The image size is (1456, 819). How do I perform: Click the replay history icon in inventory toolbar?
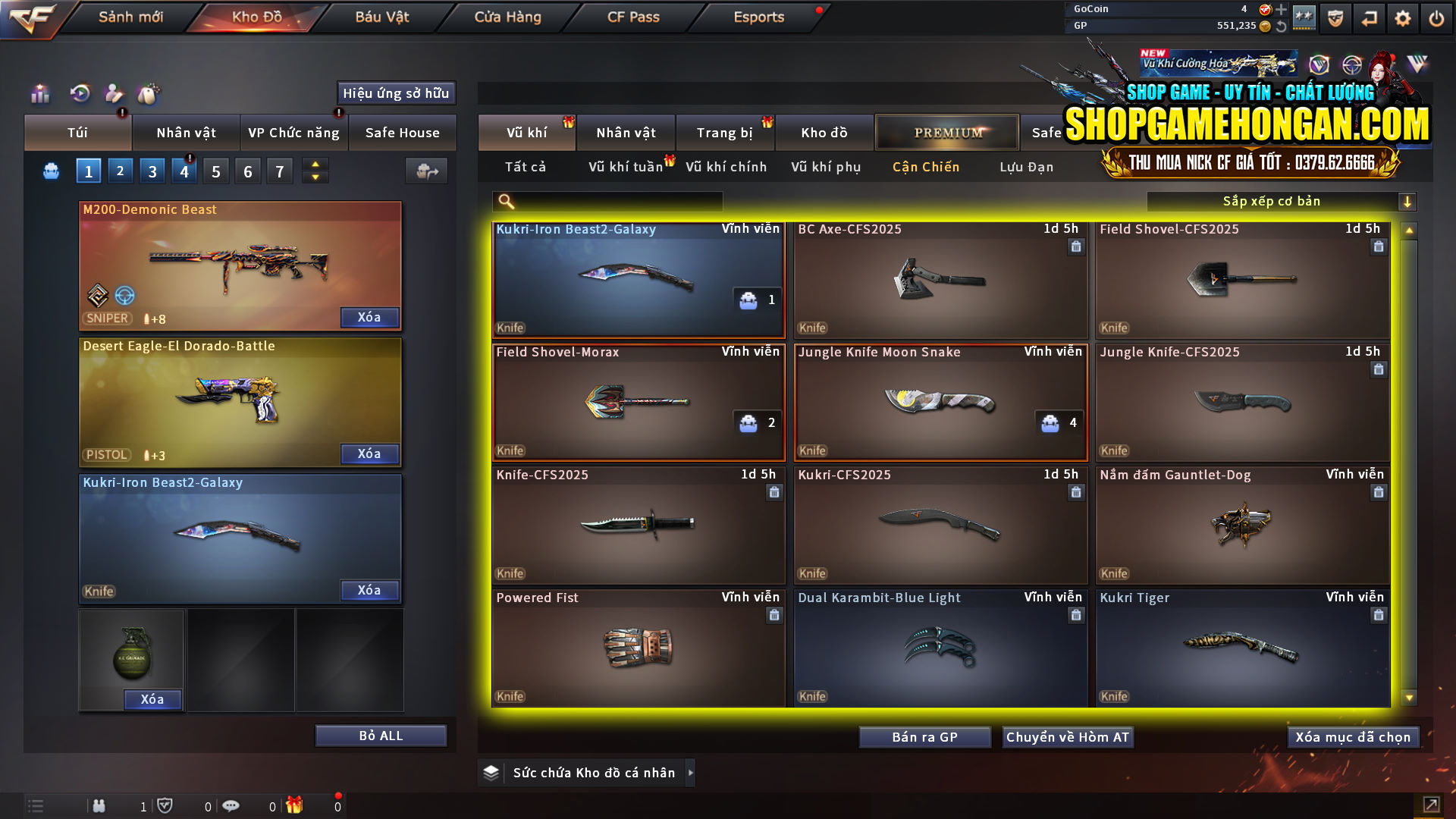80,94
